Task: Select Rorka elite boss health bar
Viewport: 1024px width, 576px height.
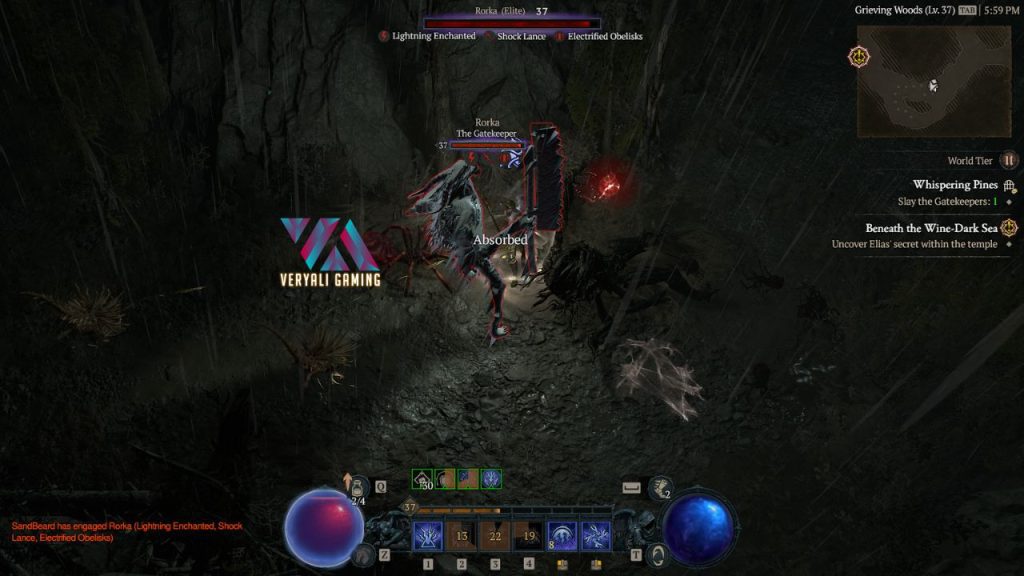Action: (x=512, y=23)
